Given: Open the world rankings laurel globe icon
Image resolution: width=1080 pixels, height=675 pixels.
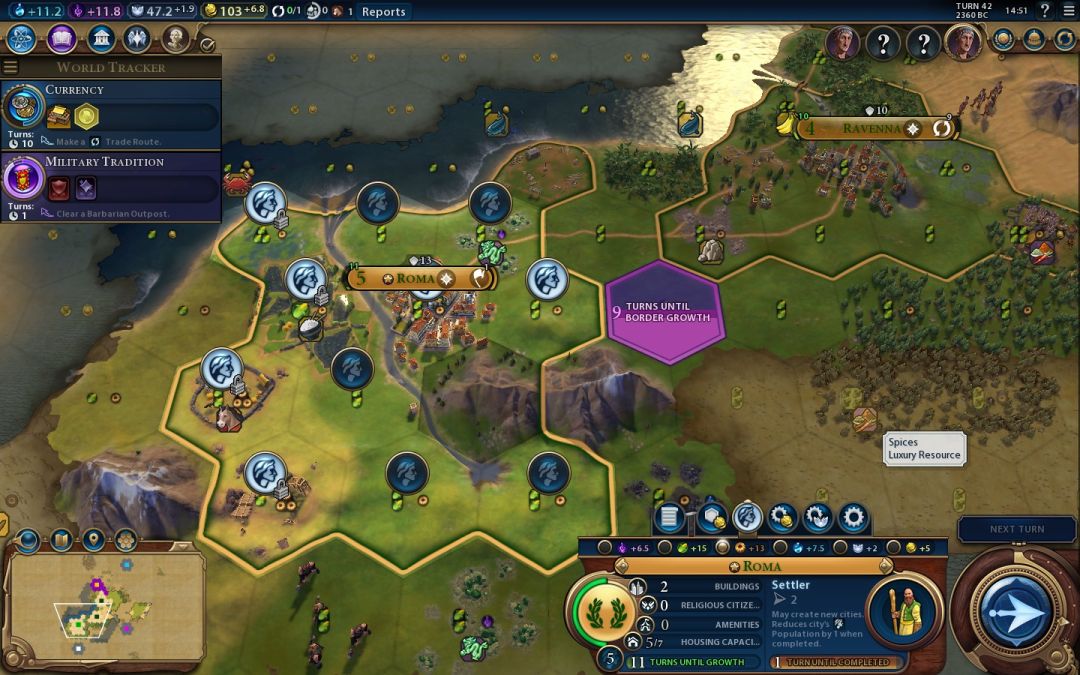Looking at the screenshot, I should coord(1003,40).
